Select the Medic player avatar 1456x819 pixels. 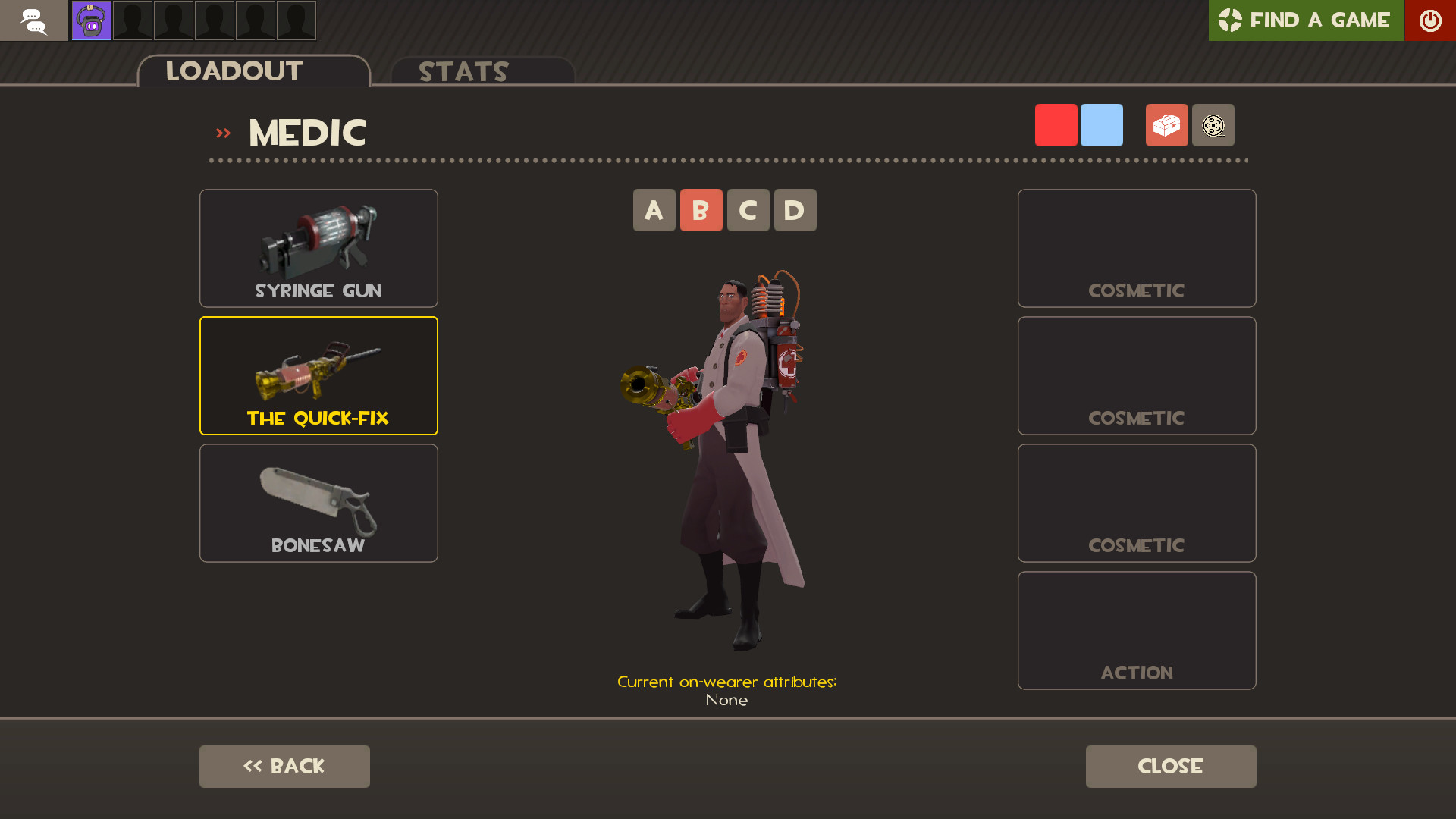90,20
